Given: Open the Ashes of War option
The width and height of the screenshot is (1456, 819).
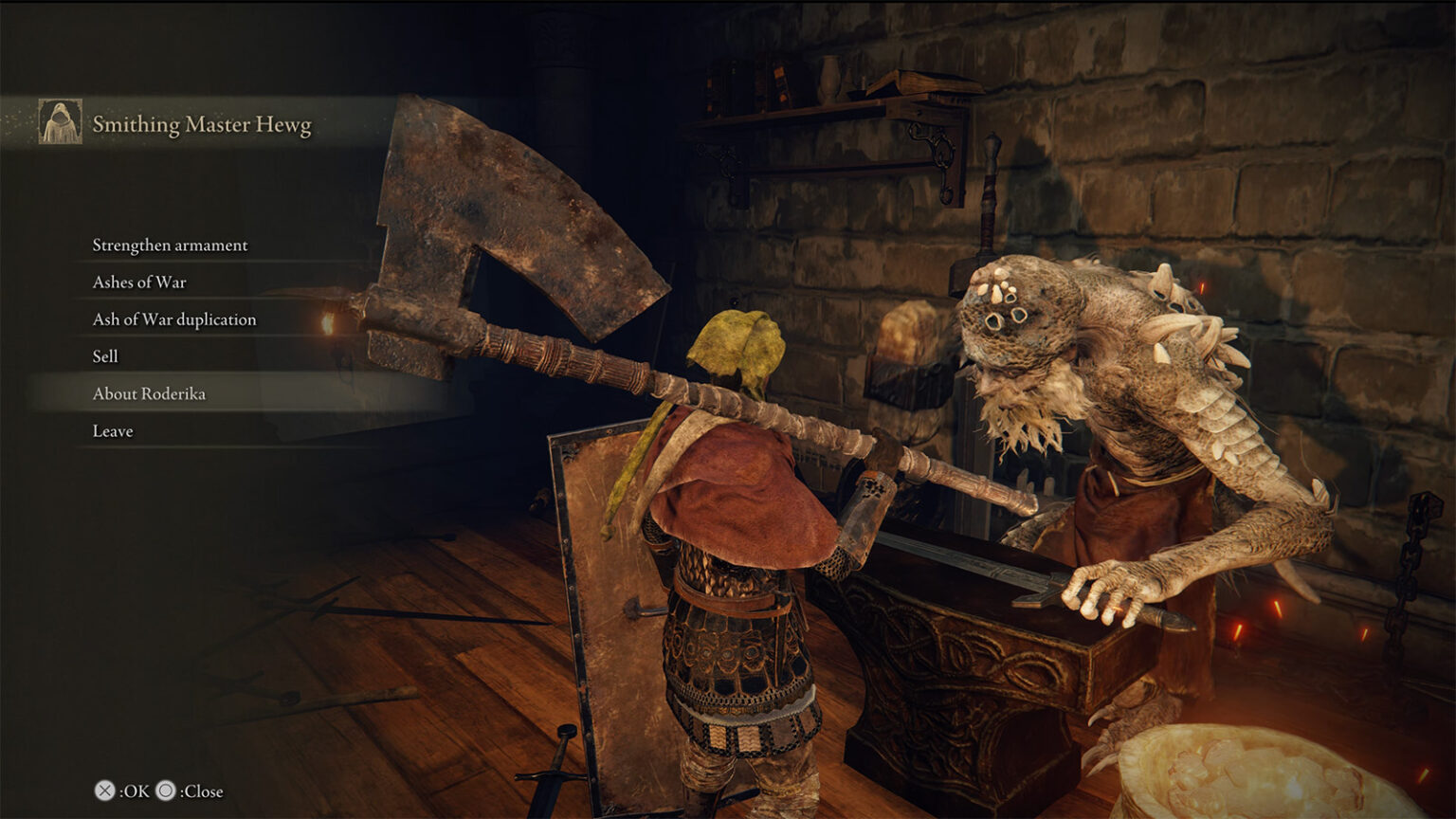Looking at the screenshot, I should point(139,282).
